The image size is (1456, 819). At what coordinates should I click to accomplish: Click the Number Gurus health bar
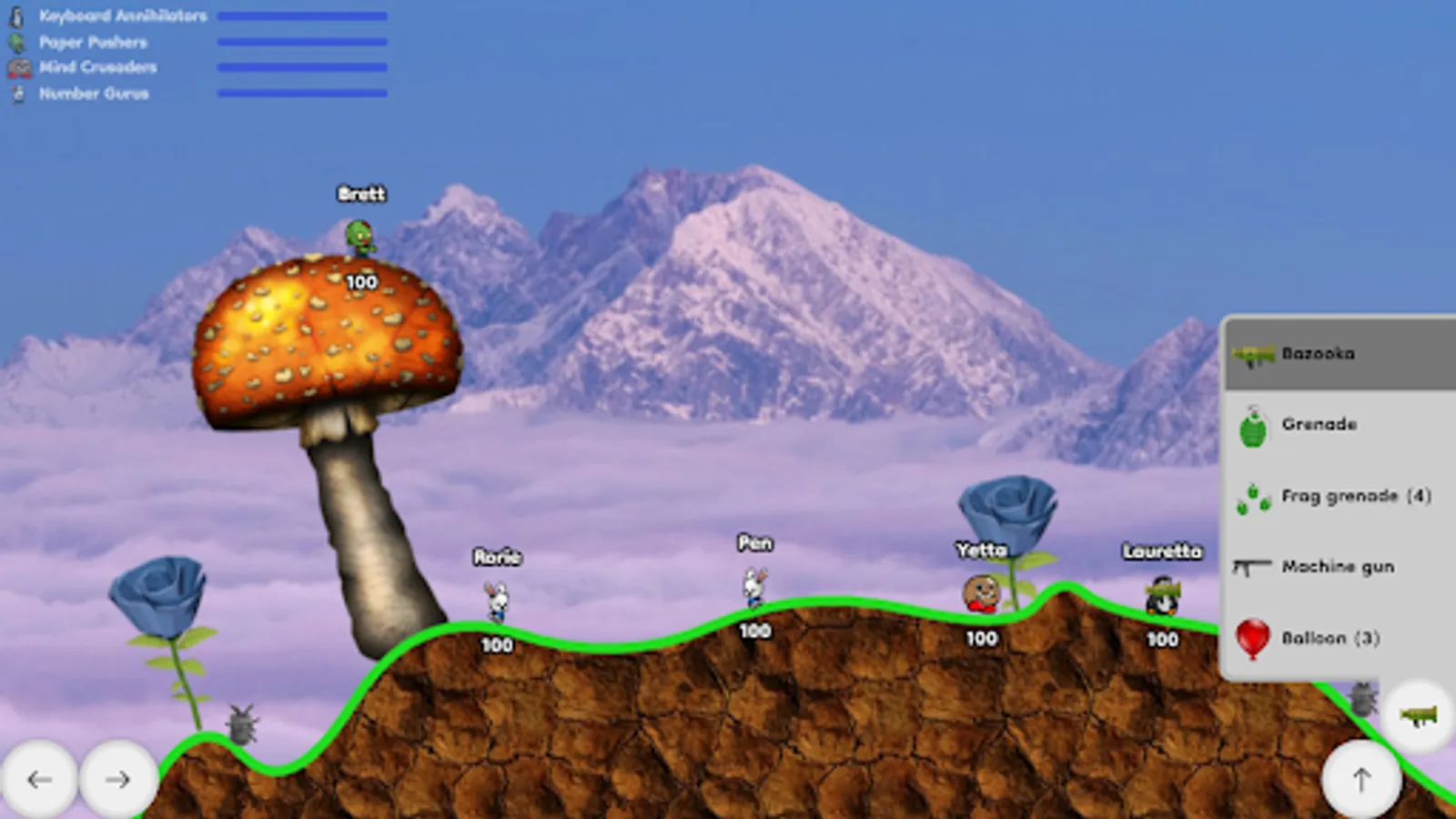(300, 92)
